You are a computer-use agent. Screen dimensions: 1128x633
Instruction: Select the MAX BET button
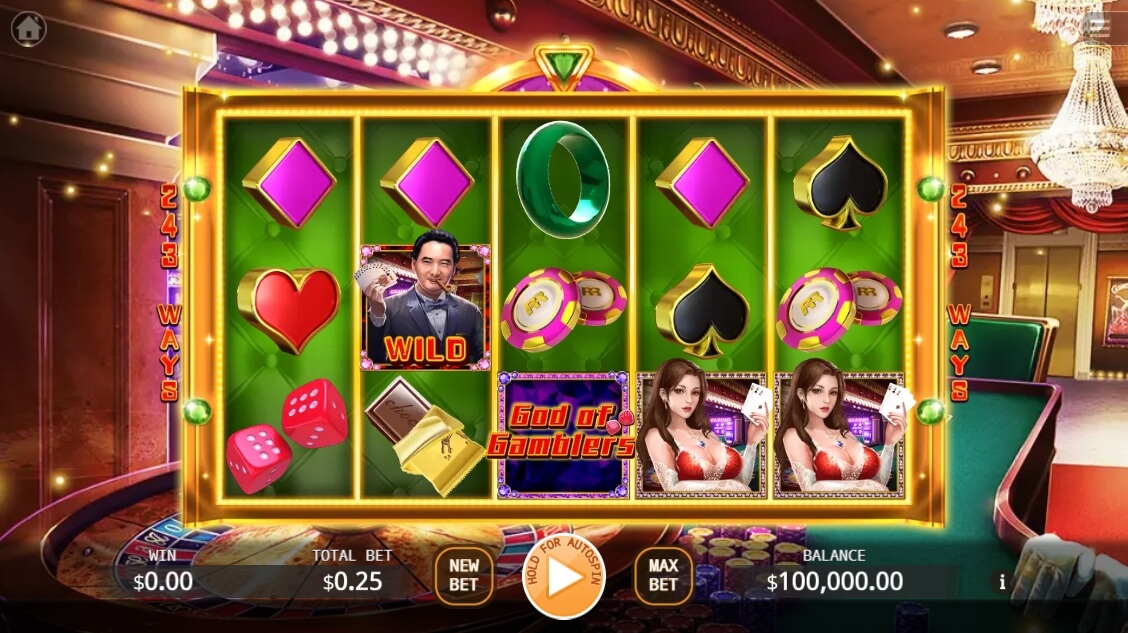point(663,576)
